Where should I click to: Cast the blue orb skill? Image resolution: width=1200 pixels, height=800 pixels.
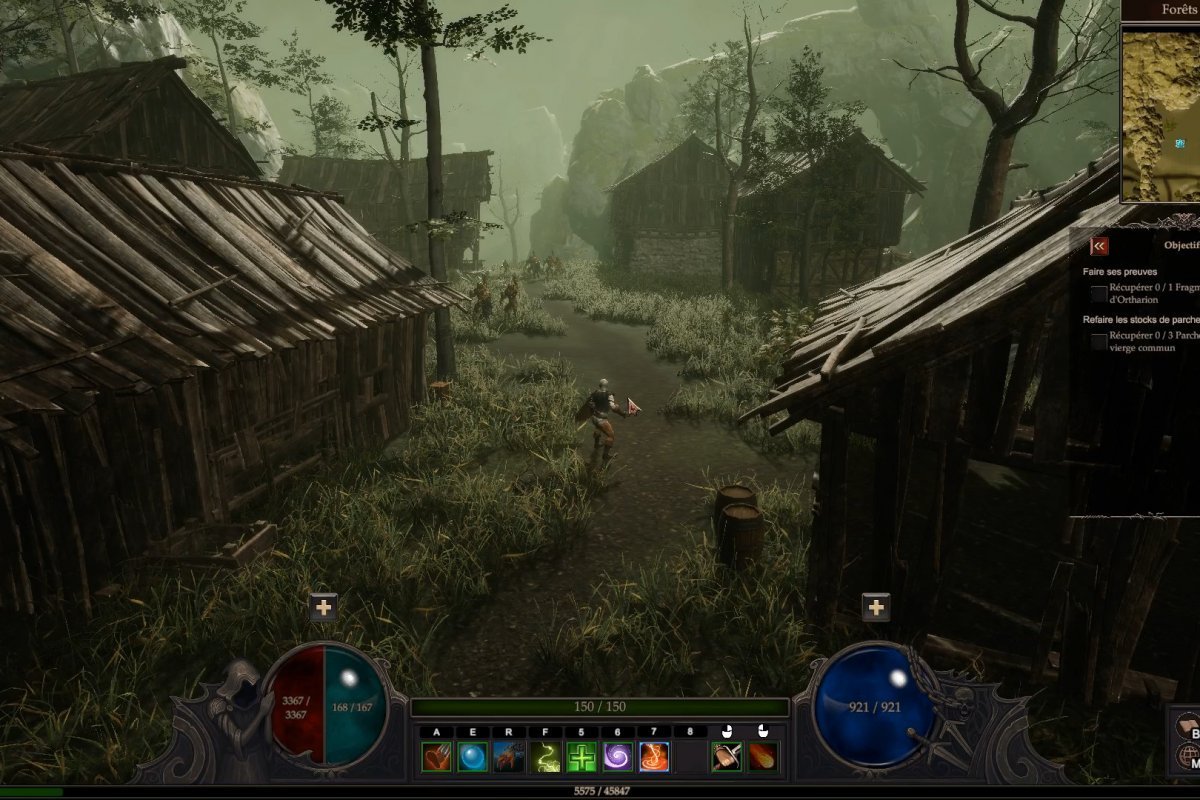(x=472, y=757)
